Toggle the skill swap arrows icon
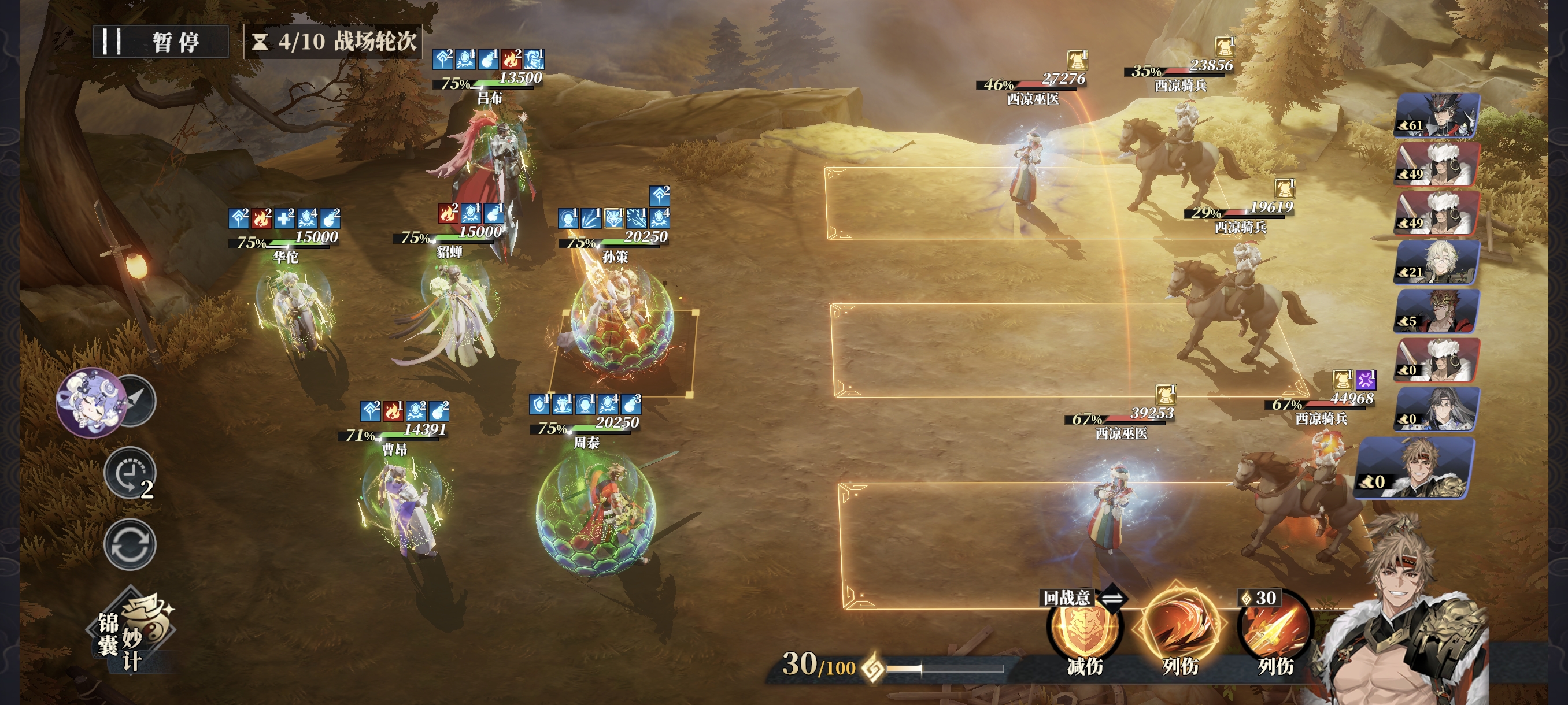The image size is (1568, 705). pos(1114,598)
